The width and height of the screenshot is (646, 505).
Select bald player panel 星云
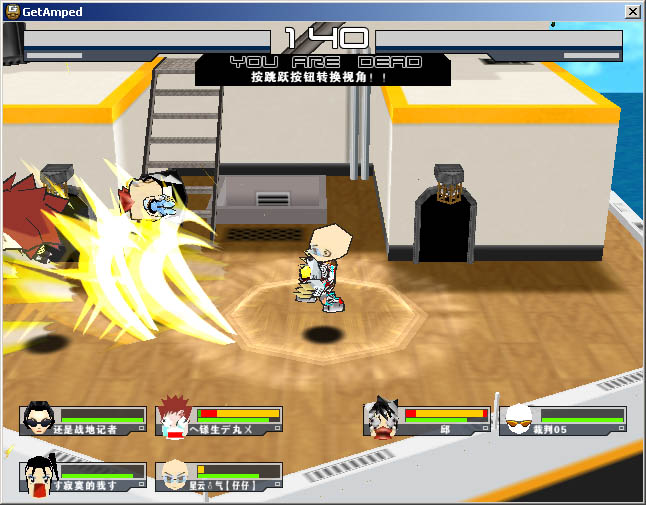[220, 476]
